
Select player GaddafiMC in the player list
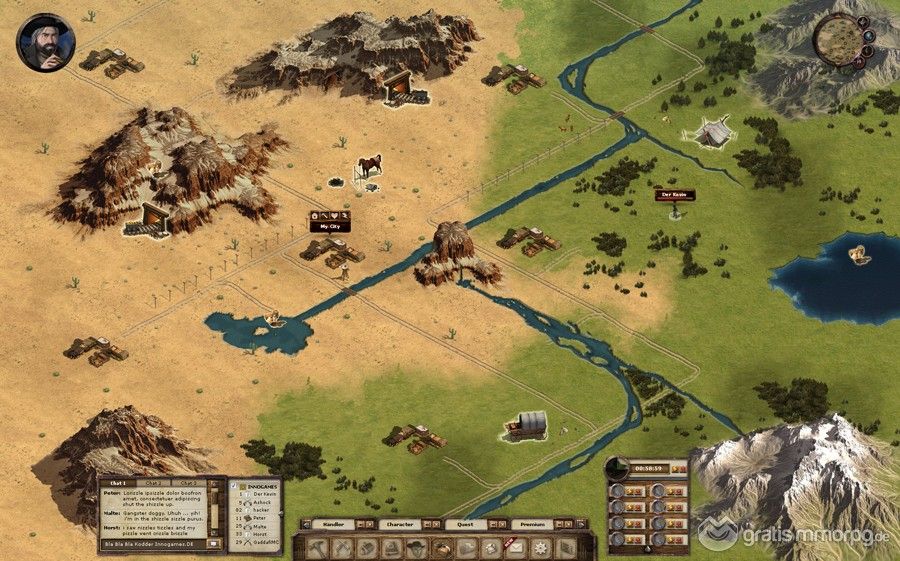pos(263,544)
